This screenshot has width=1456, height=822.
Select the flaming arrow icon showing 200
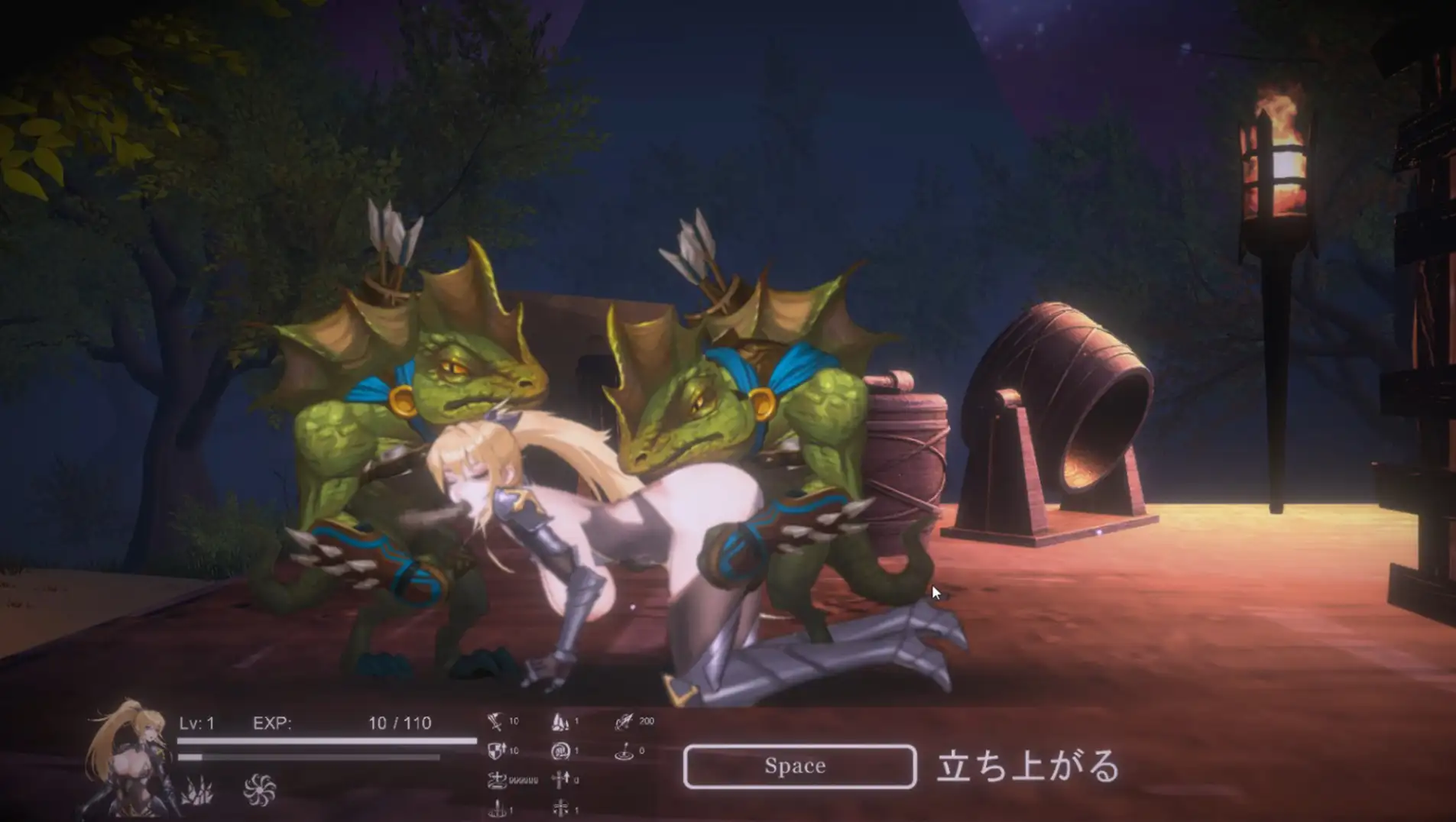tap(624, 720)
